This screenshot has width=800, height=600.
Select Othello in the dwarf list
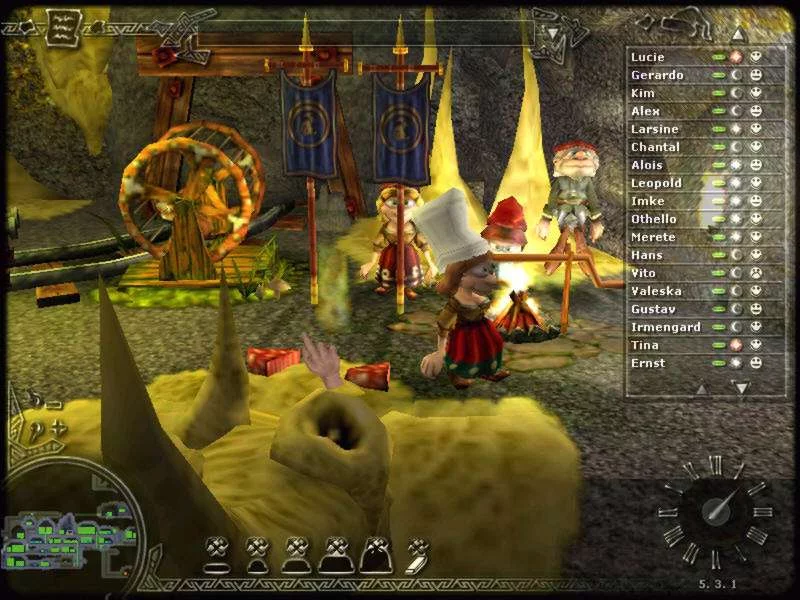point(653,219)
